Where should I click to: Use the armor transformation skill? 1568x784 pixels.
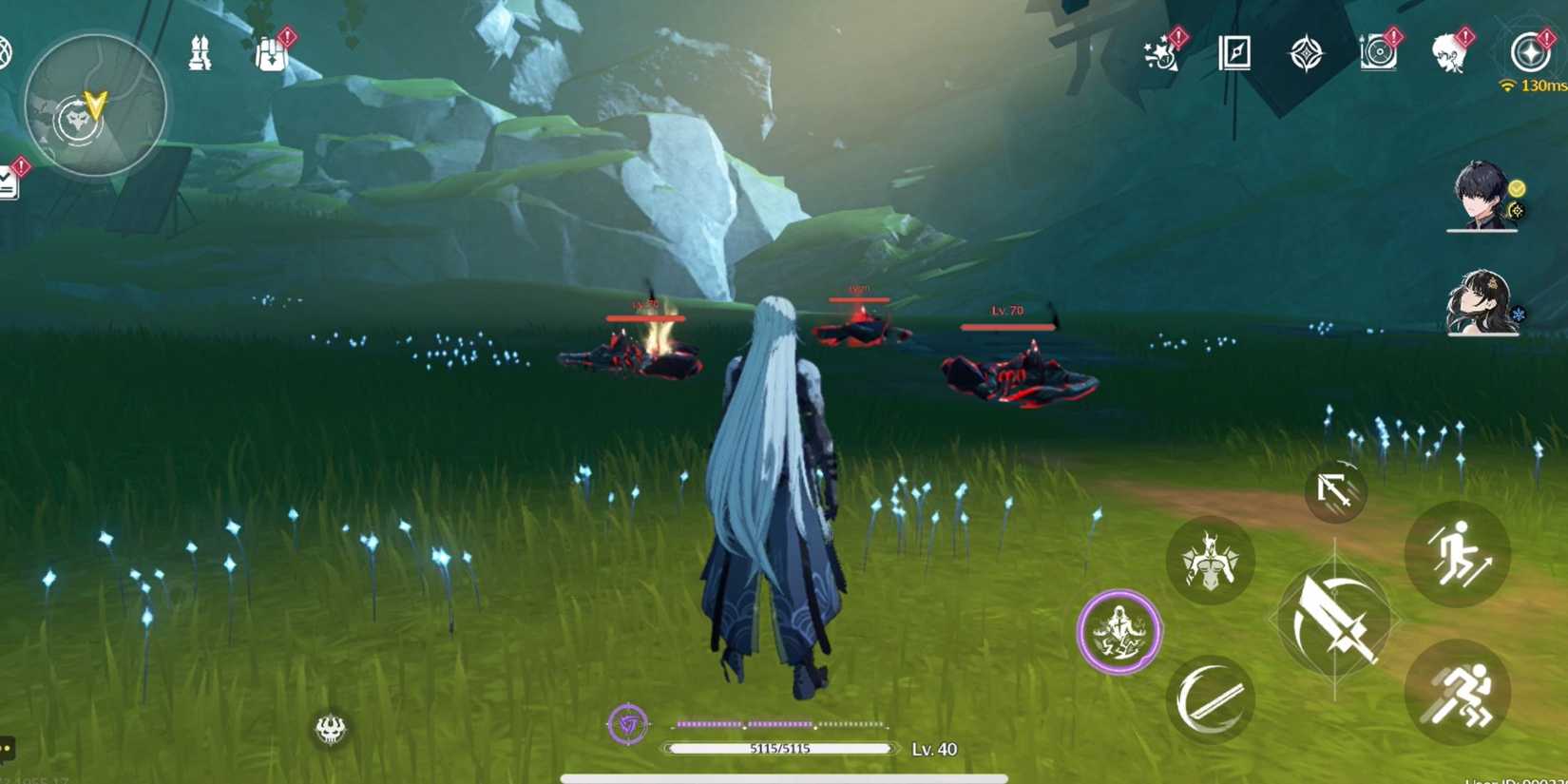coord(1210,561)
